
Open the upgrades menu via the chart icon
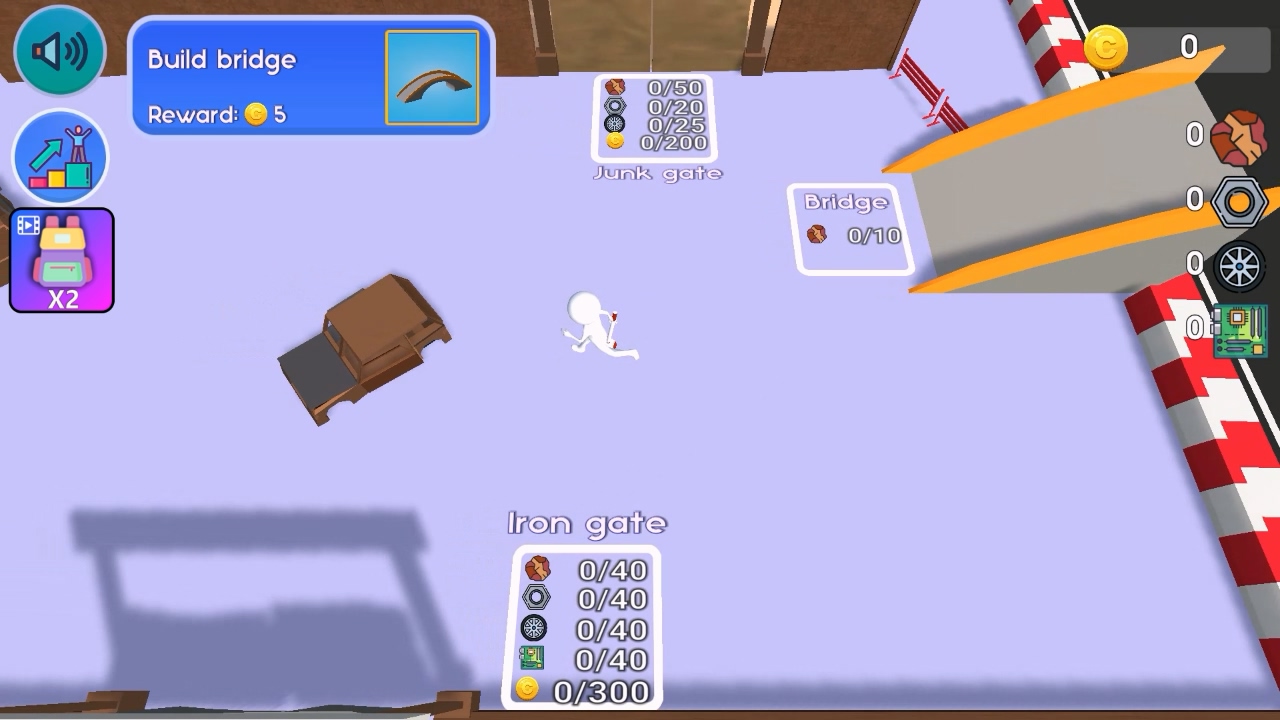[x=58, y=158]
